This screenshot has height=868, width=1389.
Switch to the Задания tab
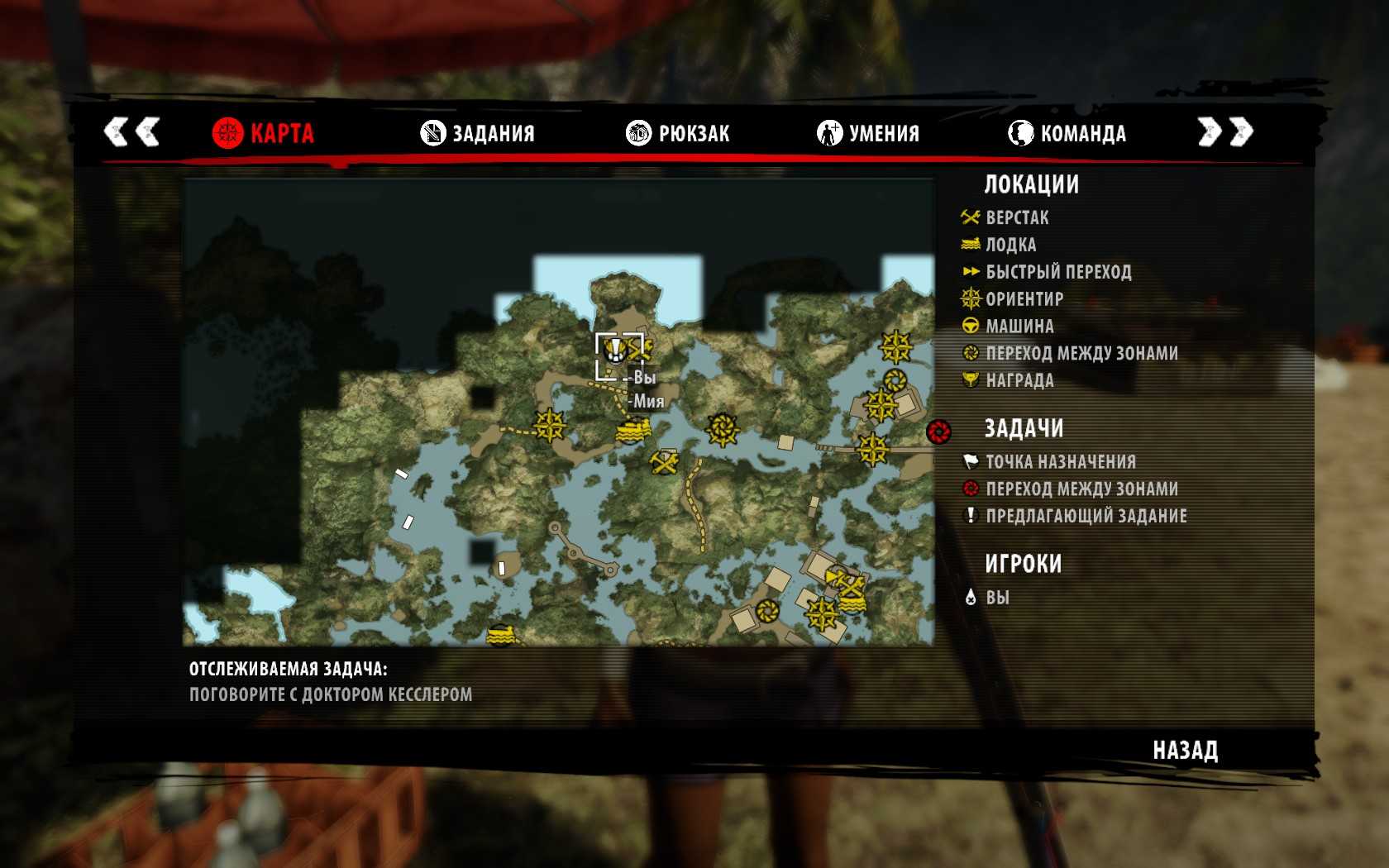478,133
